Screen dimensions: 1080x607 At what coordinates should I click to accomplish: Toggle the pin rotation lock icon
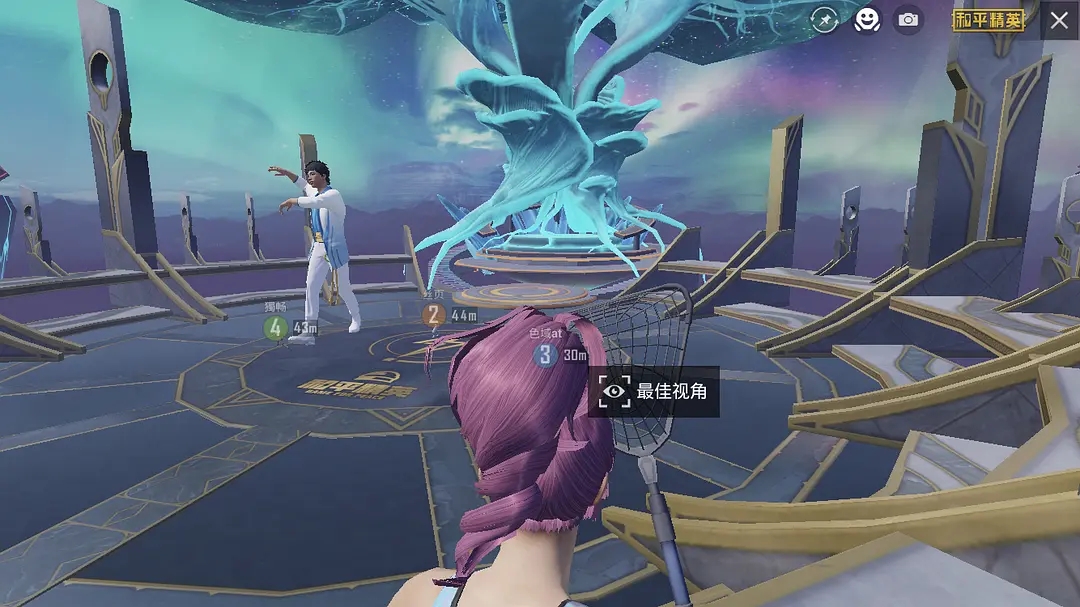pos(824,20)
